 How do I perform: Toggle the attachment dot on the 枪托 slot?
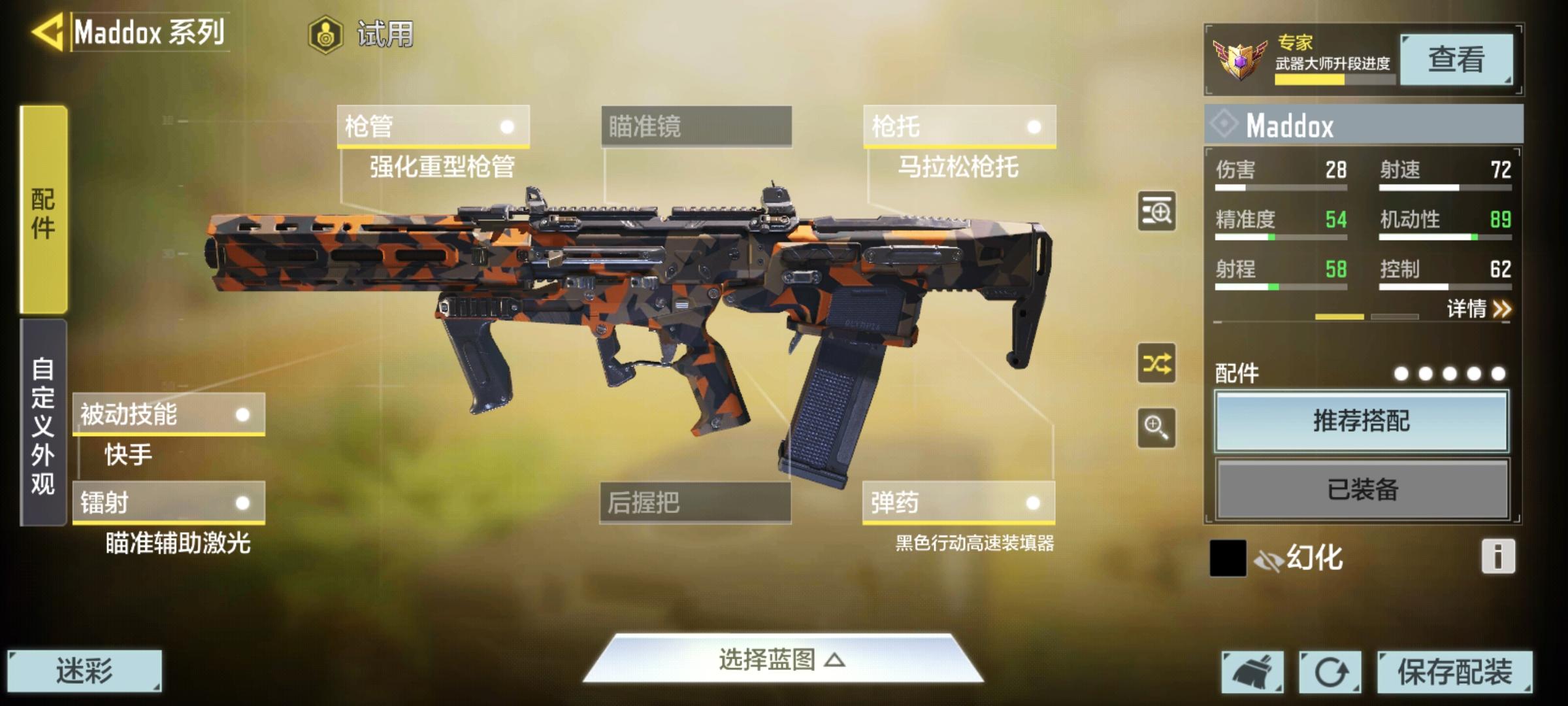(1034, 127)
